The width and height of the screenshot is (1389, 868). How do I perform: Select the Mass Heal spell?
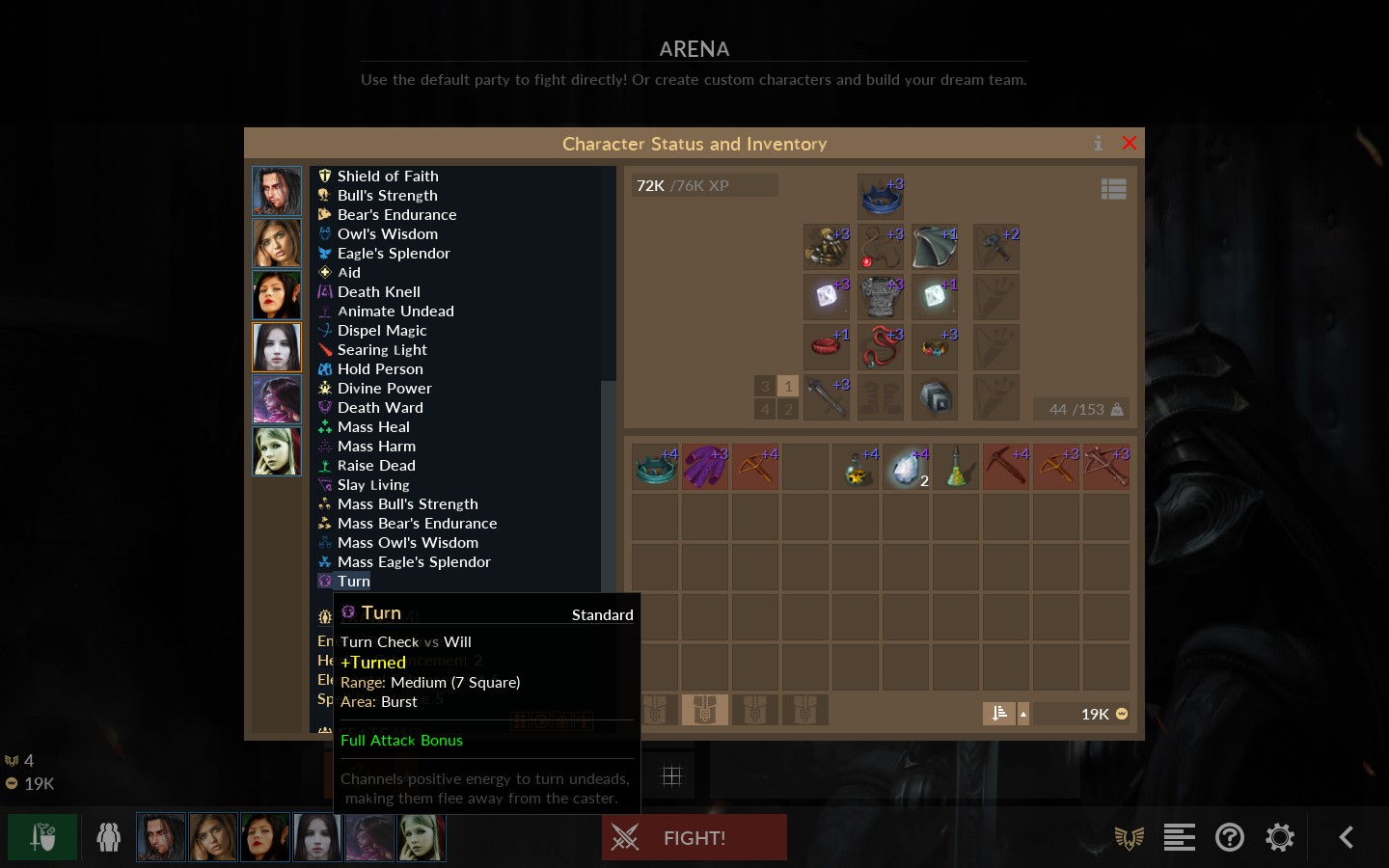pyautogui.click(x=373, y=427)
